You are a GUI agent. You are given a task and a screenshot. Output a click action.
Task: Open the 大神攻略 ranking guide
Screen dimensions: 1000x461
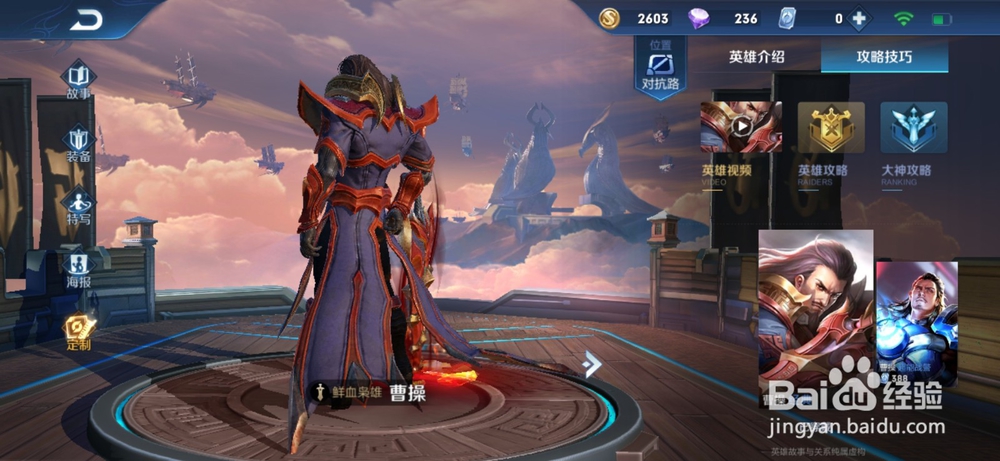[x=913, y=127]
